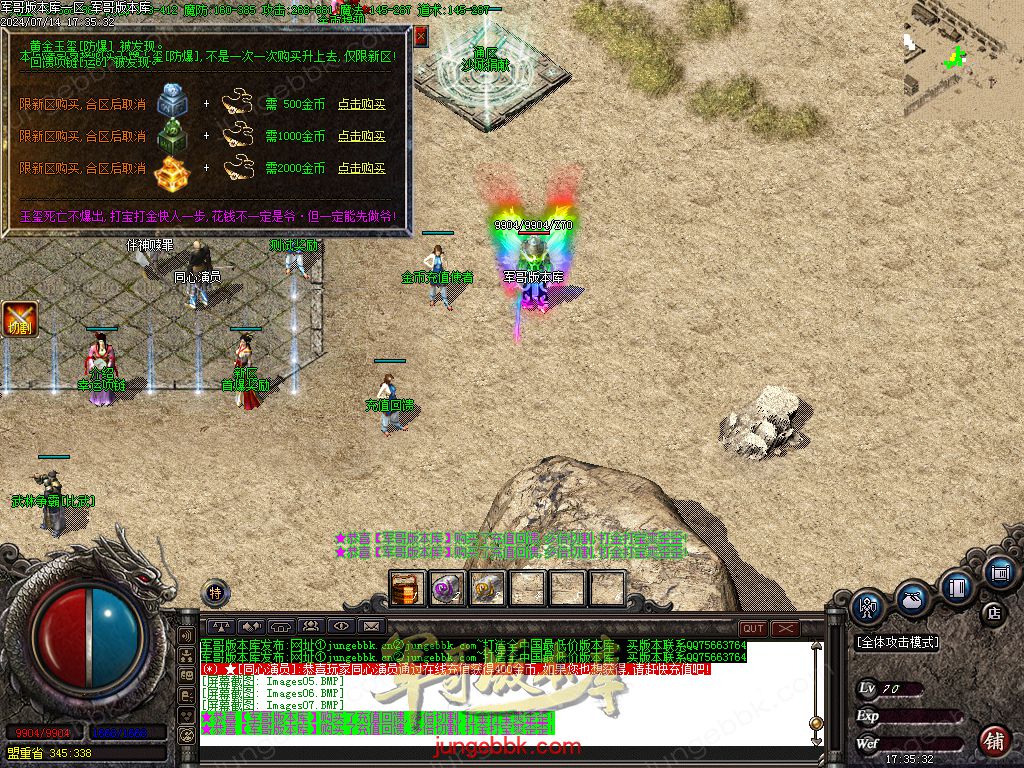Activate the 切割 skill icon
Screen dimensions: 1024x768
19,319
